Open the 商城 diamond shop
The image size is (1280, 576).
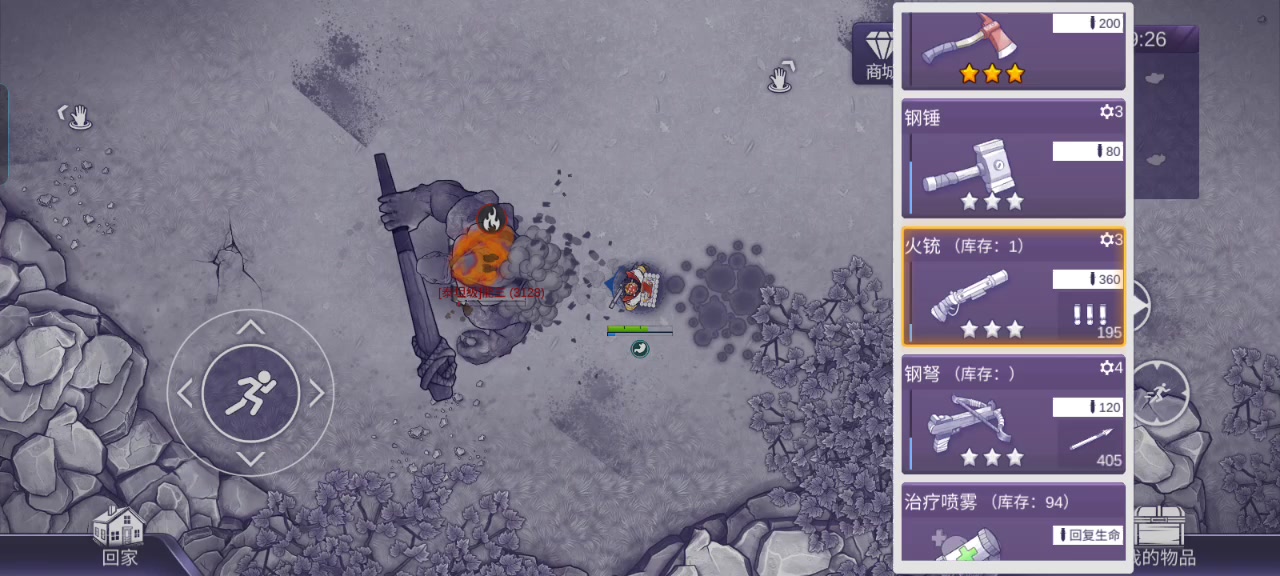(x=876, y=55)
